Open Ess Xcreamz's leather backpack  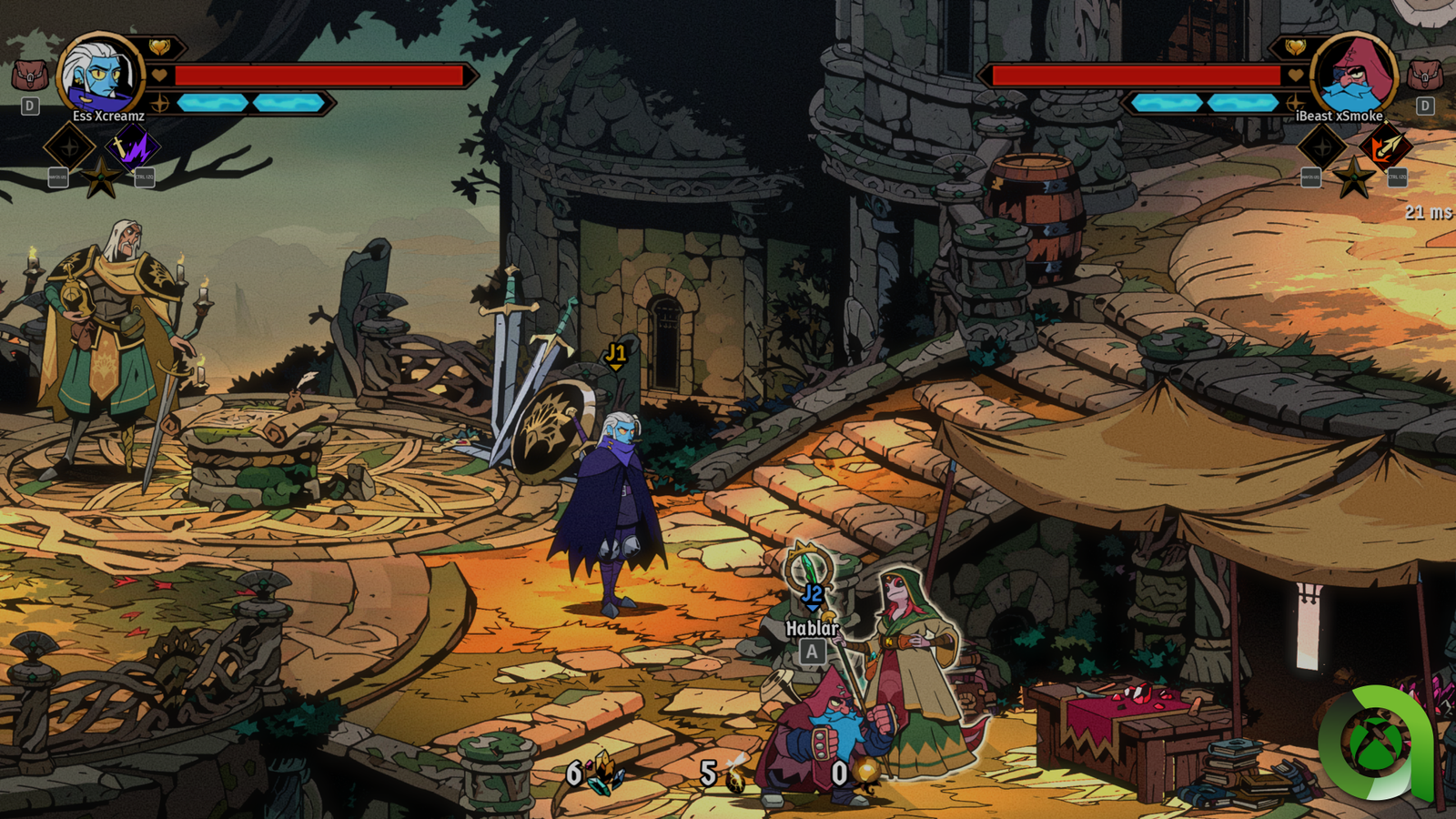click(x=29, y=75)
